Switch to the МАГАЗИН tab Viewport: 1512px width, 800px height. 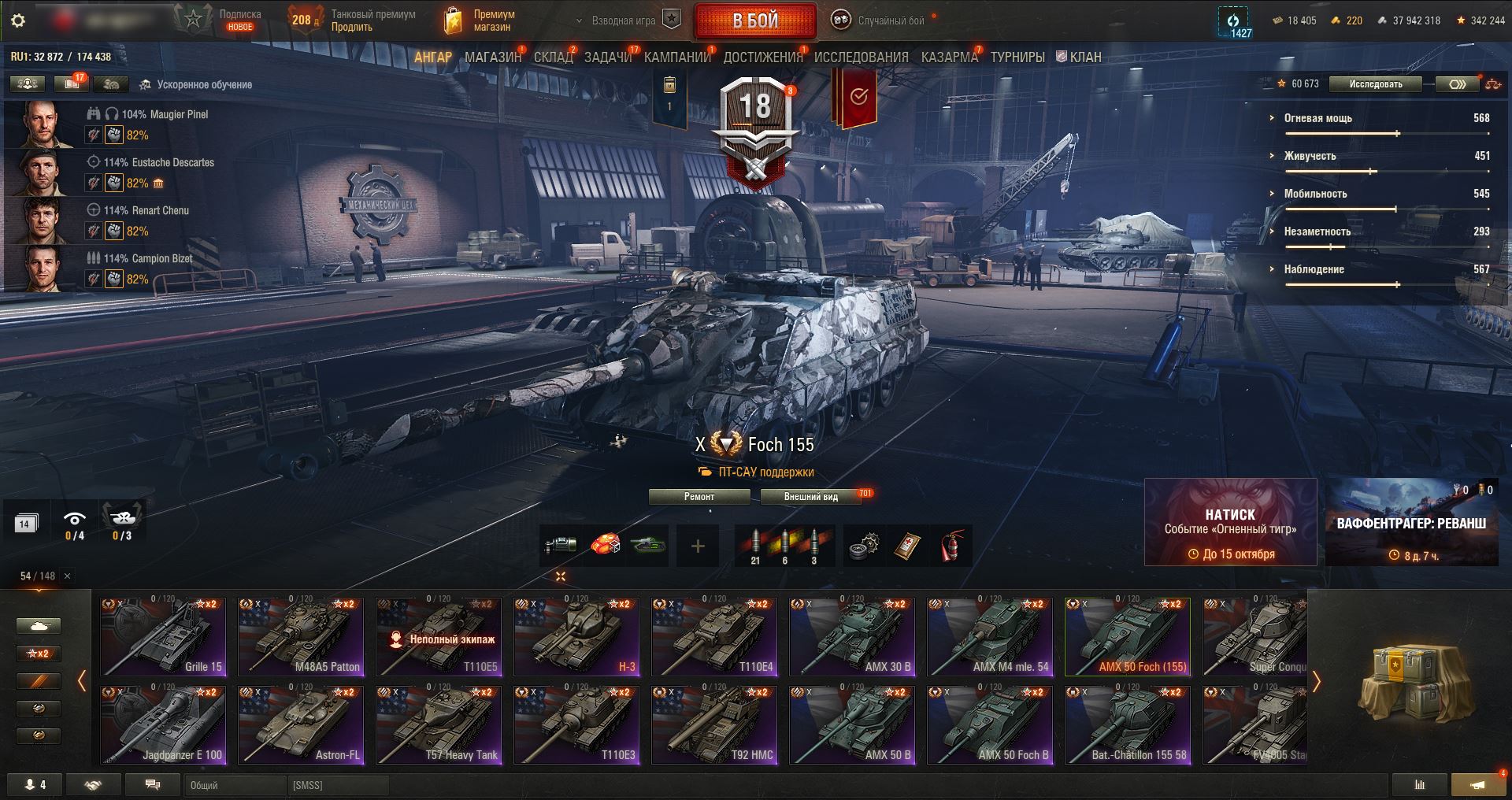(x=492, y=57)
